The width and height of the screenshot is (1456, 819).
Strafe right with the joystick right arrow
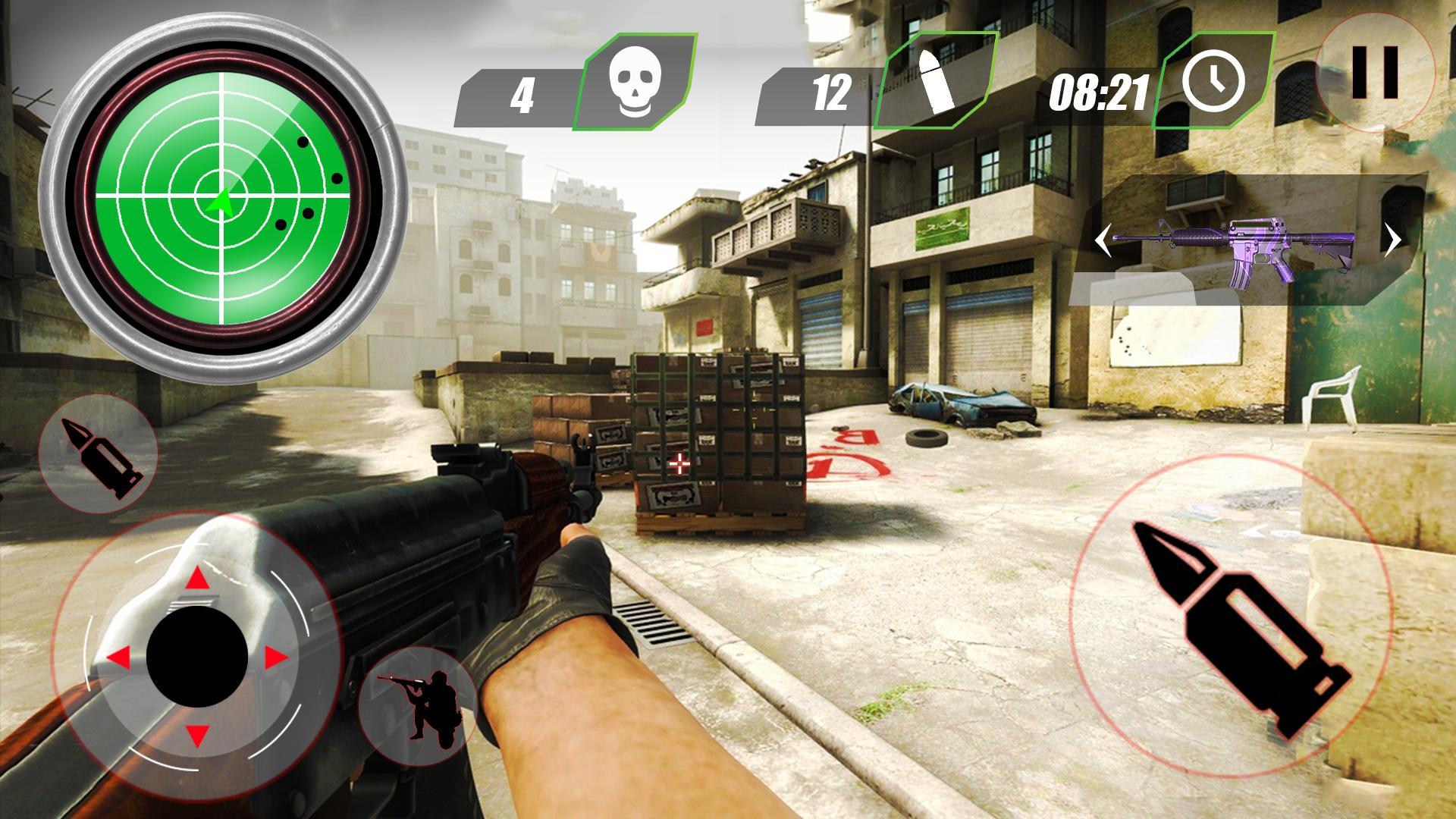276,657
